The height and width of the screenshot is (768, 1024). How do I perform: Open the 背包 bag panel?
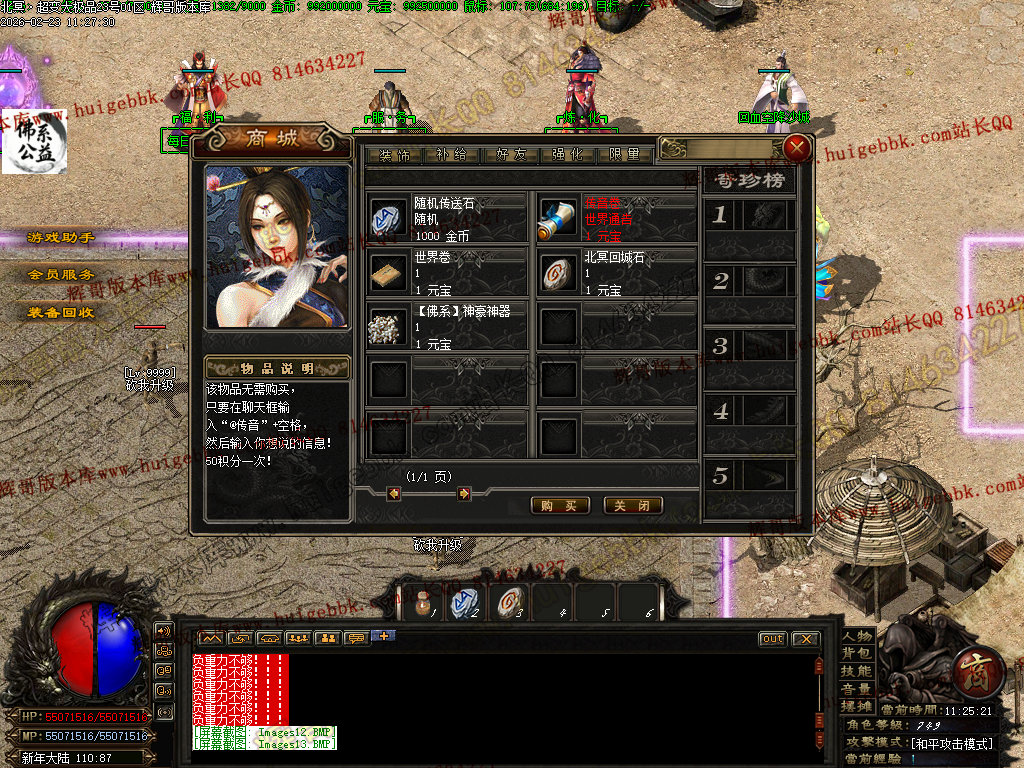857,653
